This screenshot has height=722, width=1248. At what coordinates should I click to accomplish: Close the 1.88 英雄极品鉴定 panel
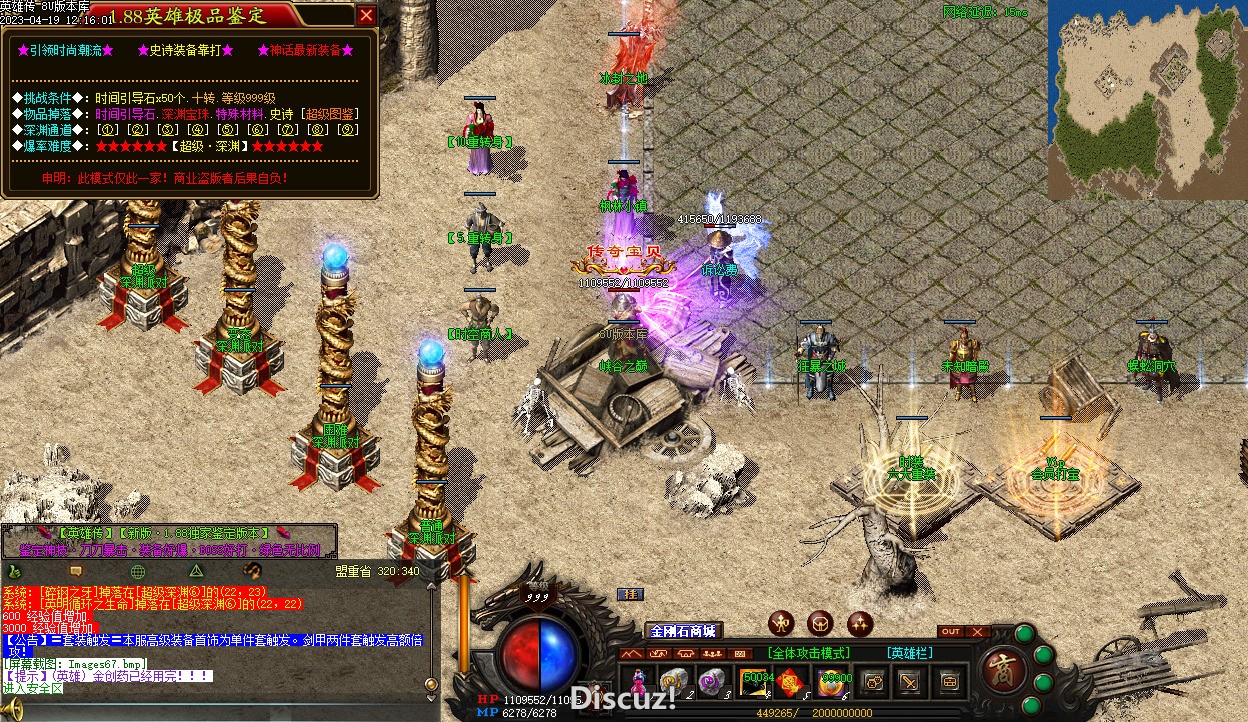[367, 15]
